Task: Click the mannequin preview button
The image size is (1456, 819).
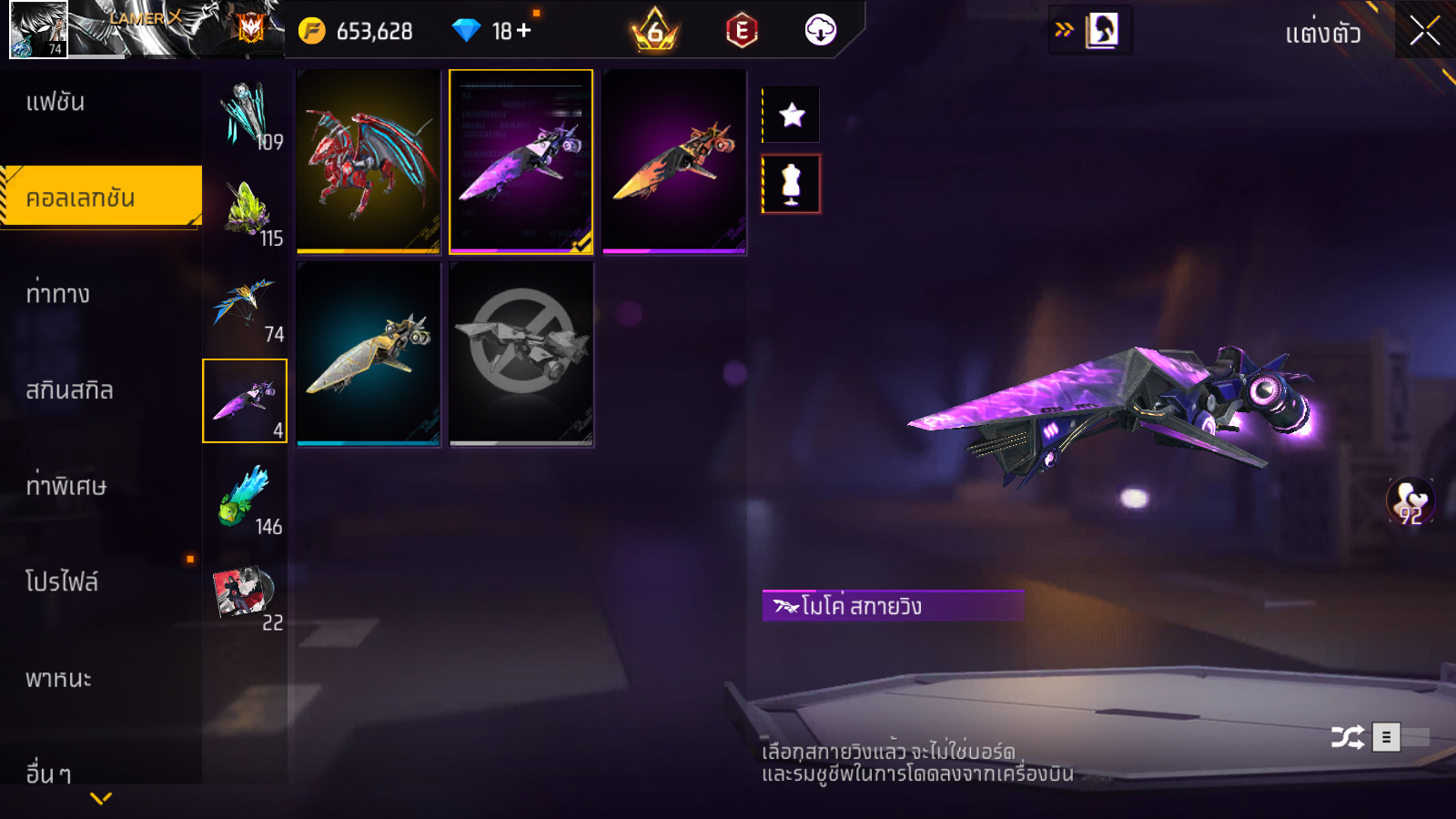Action: click(792, 184)
